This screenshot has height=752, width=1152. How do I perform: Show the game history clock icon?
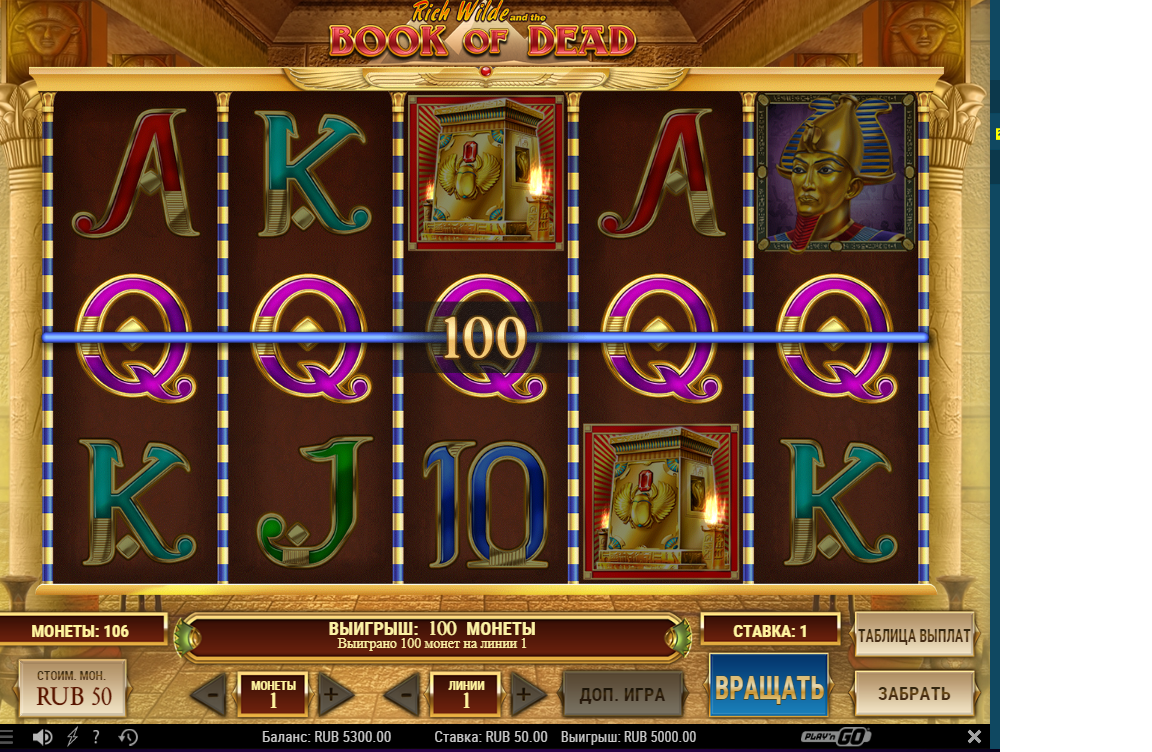[128, 738]
